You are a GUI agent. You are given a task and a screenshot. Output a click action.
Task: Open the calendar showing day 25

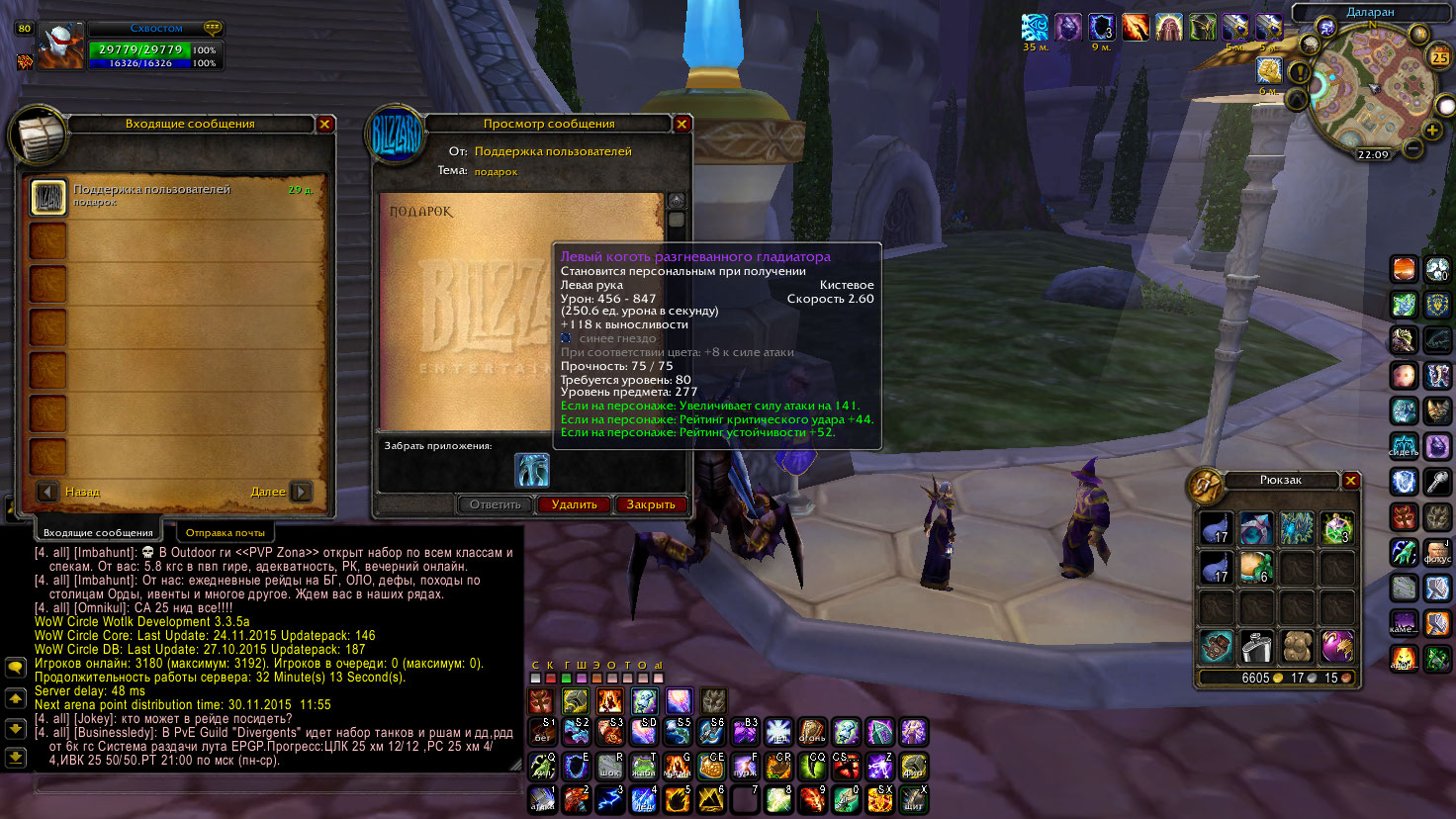tap(1439, 56)
